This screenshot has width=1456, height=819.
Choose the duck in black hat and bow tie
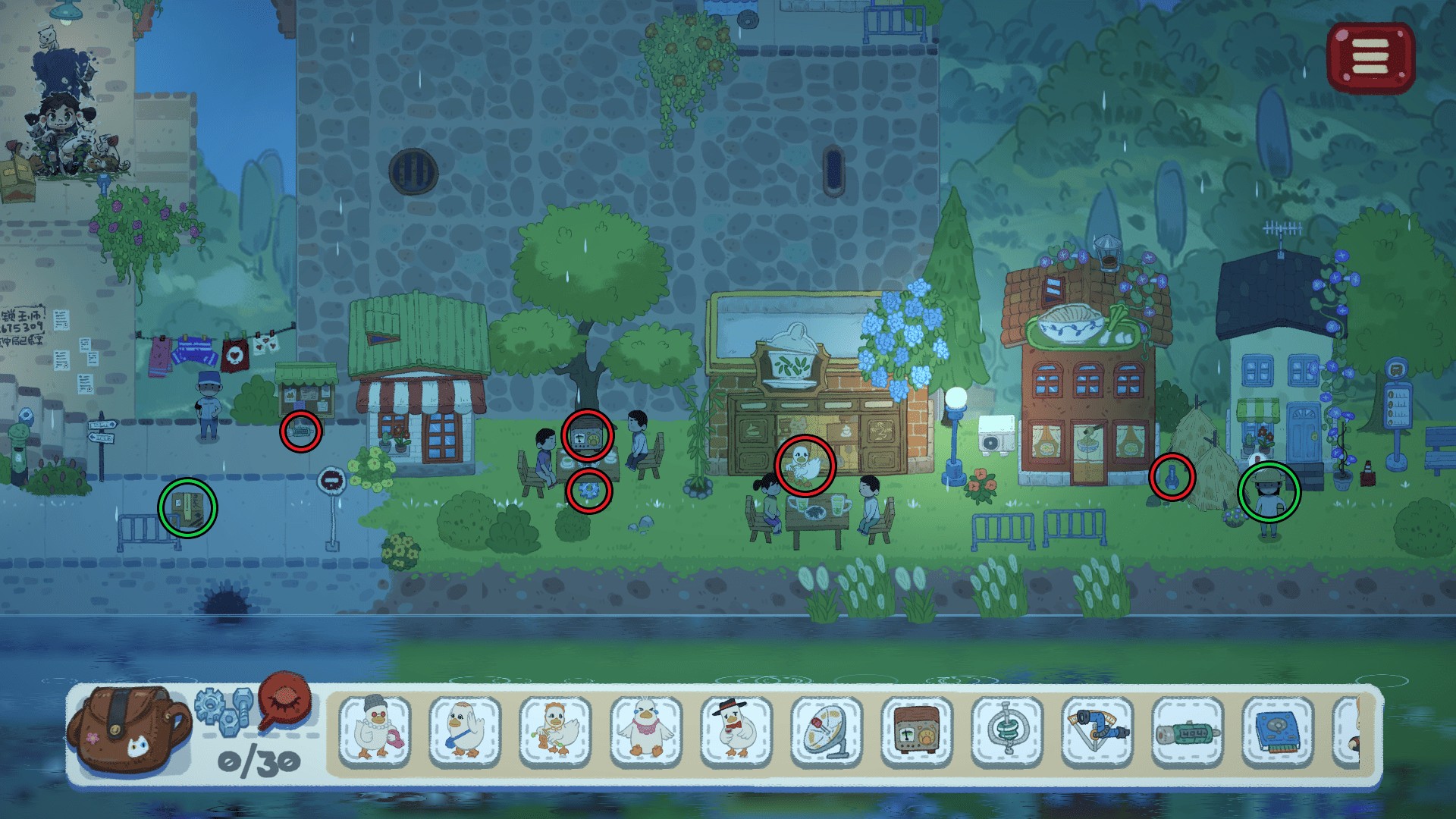[736, 731]
